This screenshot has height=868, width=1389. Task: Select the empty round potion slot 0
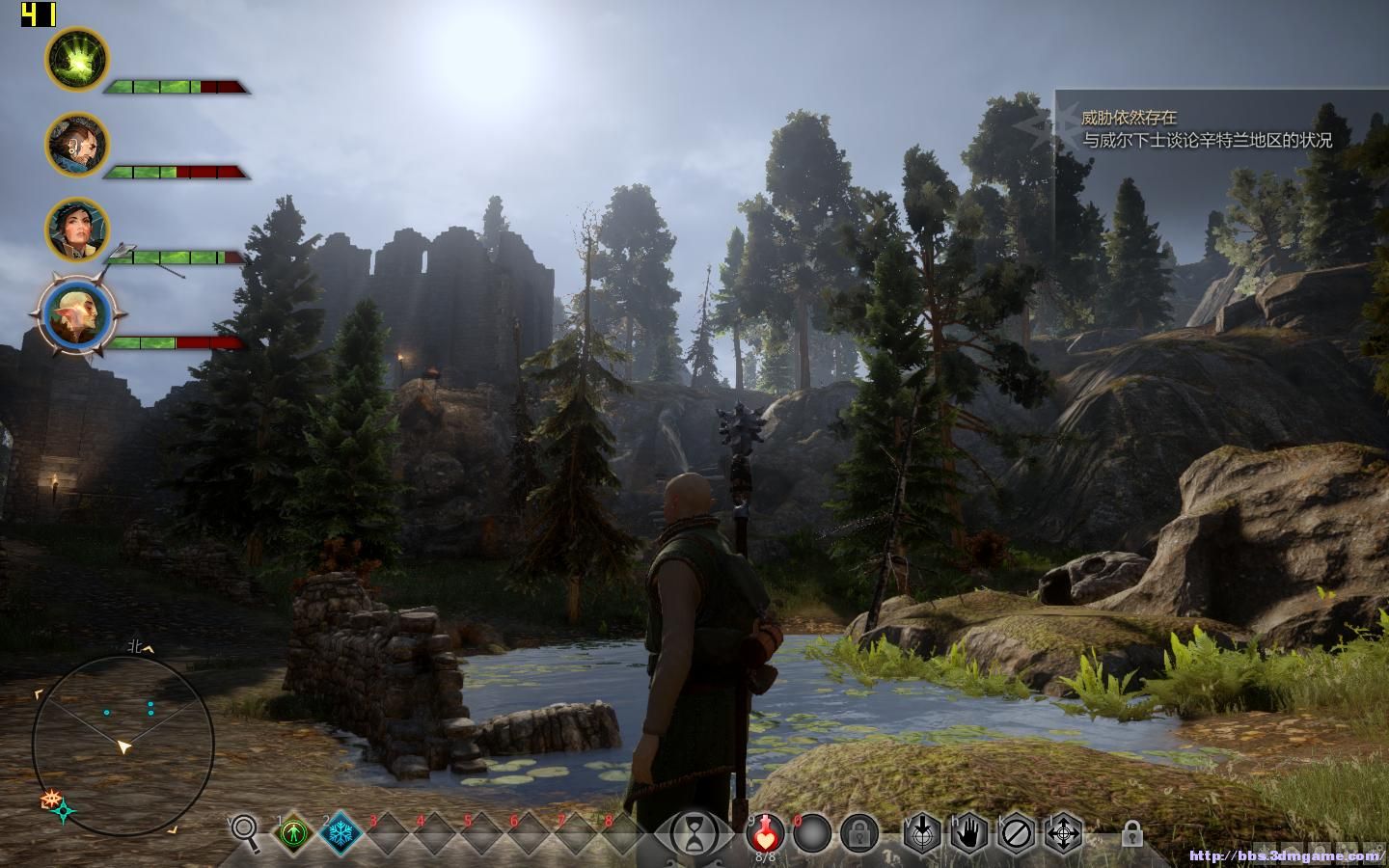point(811,832)
